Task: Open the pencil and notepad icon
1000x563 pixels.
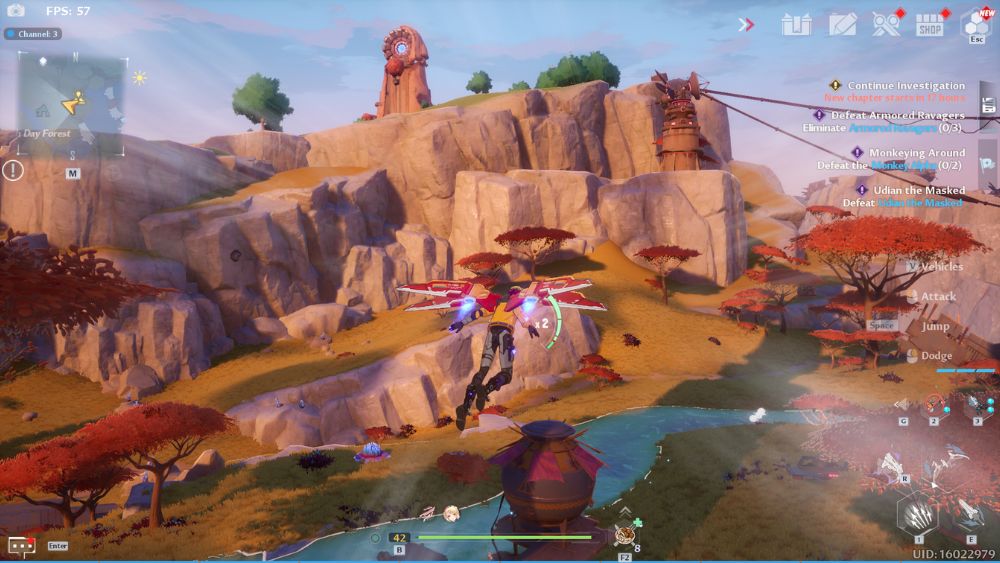Action: tap(842, 24)
